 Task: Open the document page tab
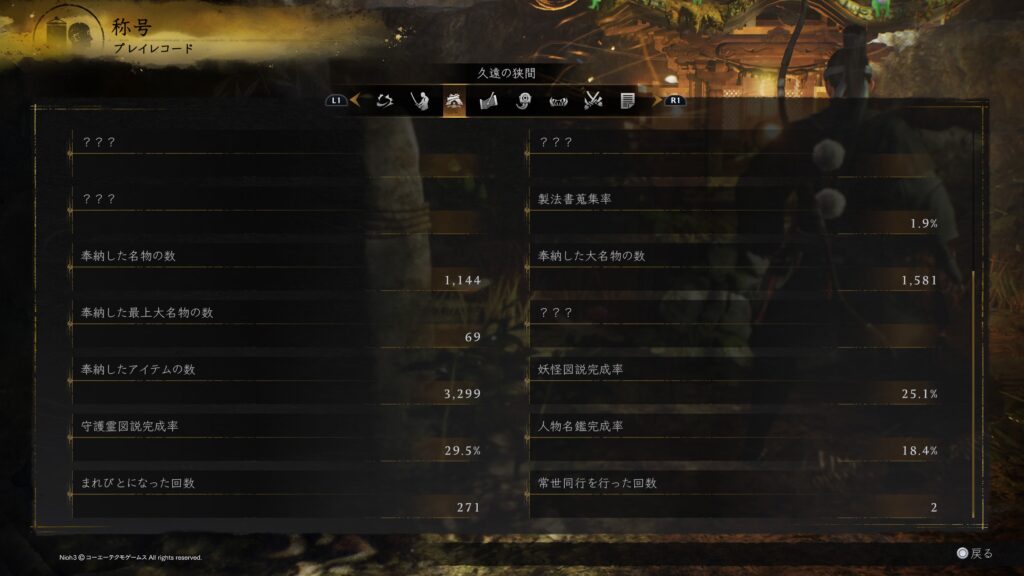click(x=627, y=100)
